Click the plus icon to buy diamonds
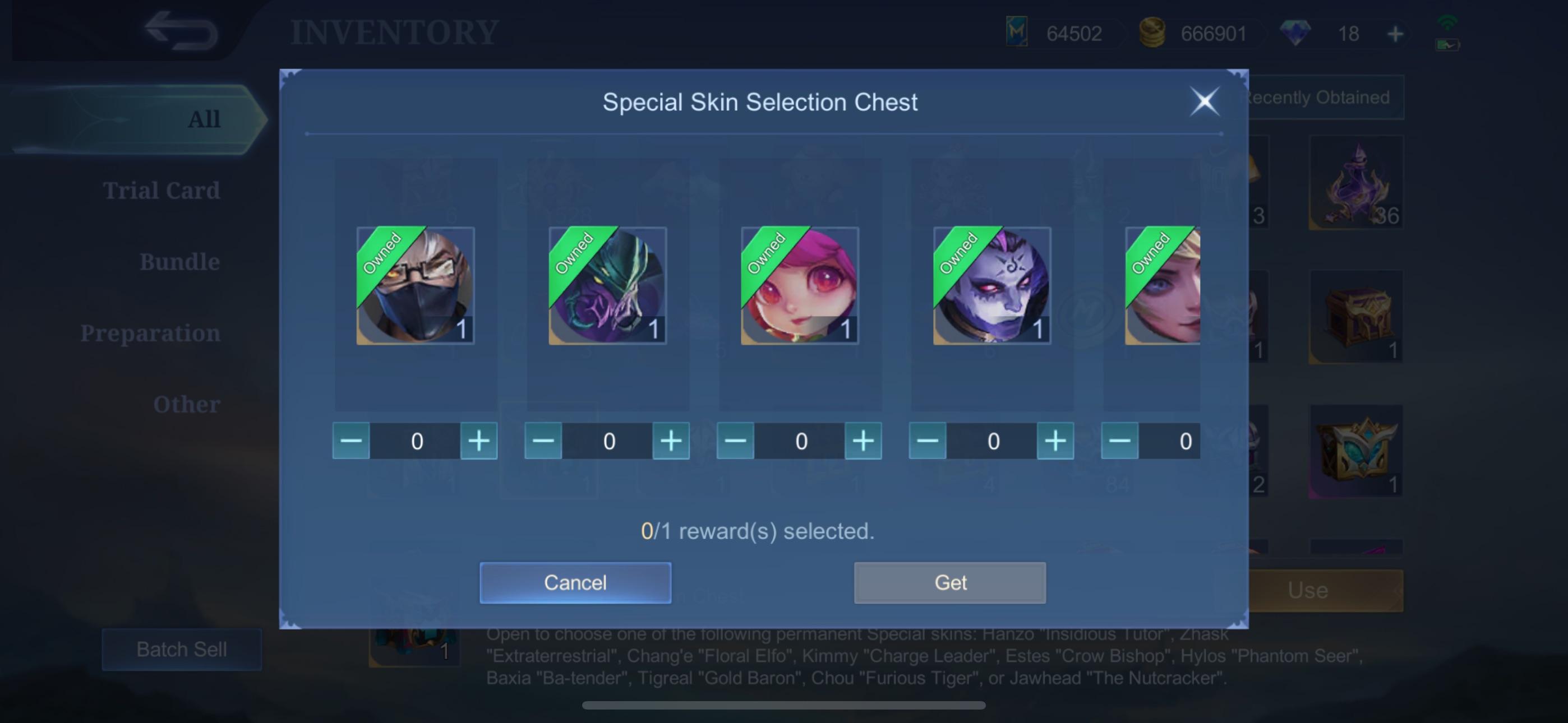Screen dimensions: 1568x723 pos(1395,33)
